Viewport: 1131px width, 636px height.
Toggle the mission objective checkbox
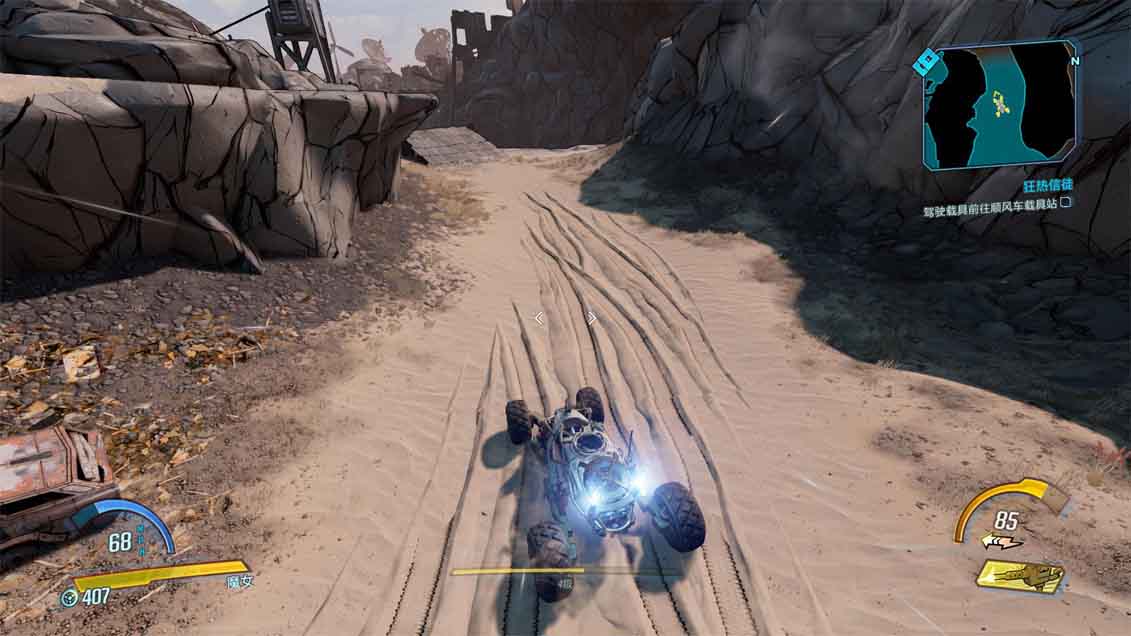pyautogui.click(x=1066, y=203)
